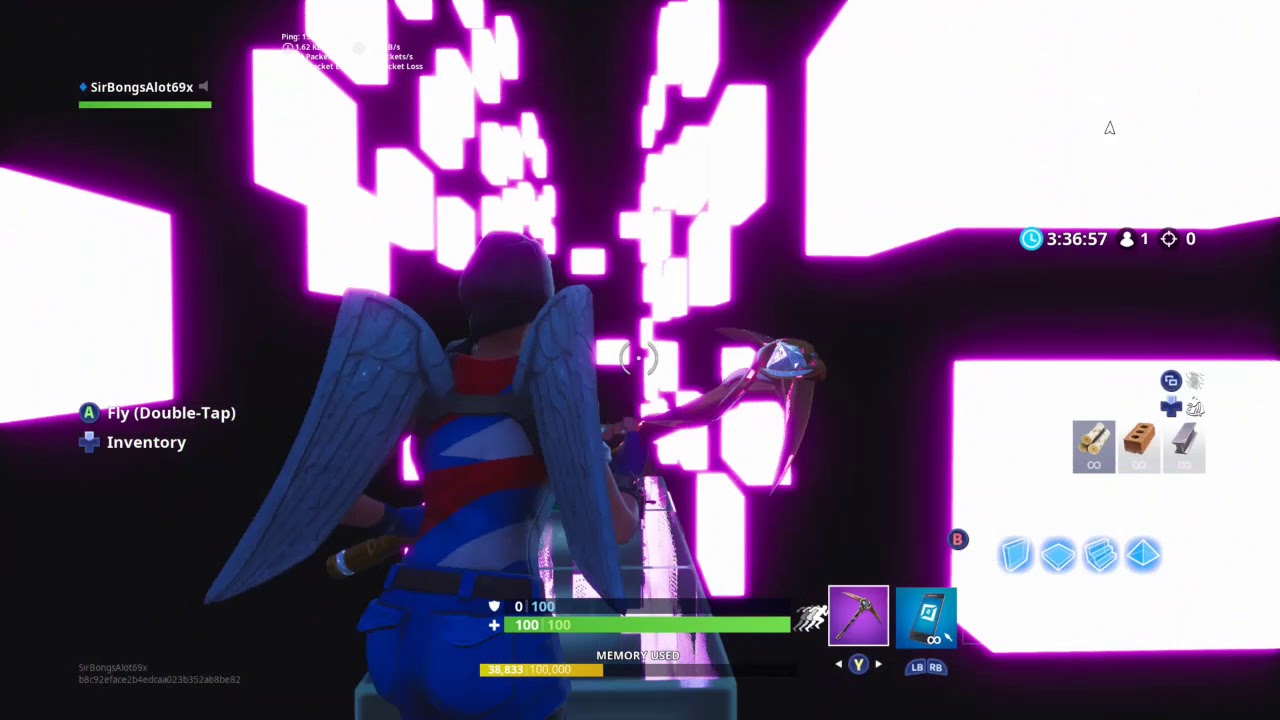Click the left arrow beside the Y button

[838, 663]
